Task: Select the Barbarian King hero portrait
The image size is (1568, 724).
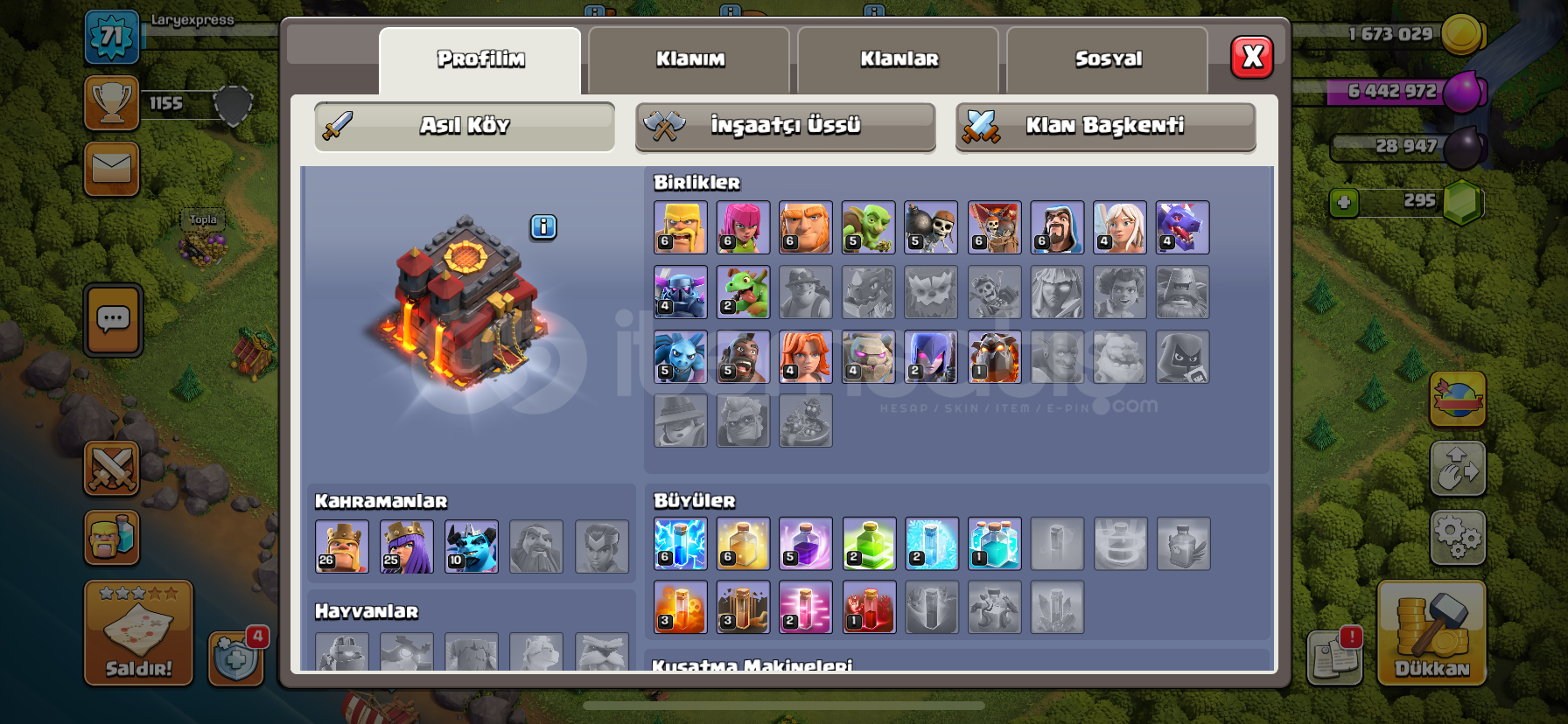Action: (x=342, y=546)
